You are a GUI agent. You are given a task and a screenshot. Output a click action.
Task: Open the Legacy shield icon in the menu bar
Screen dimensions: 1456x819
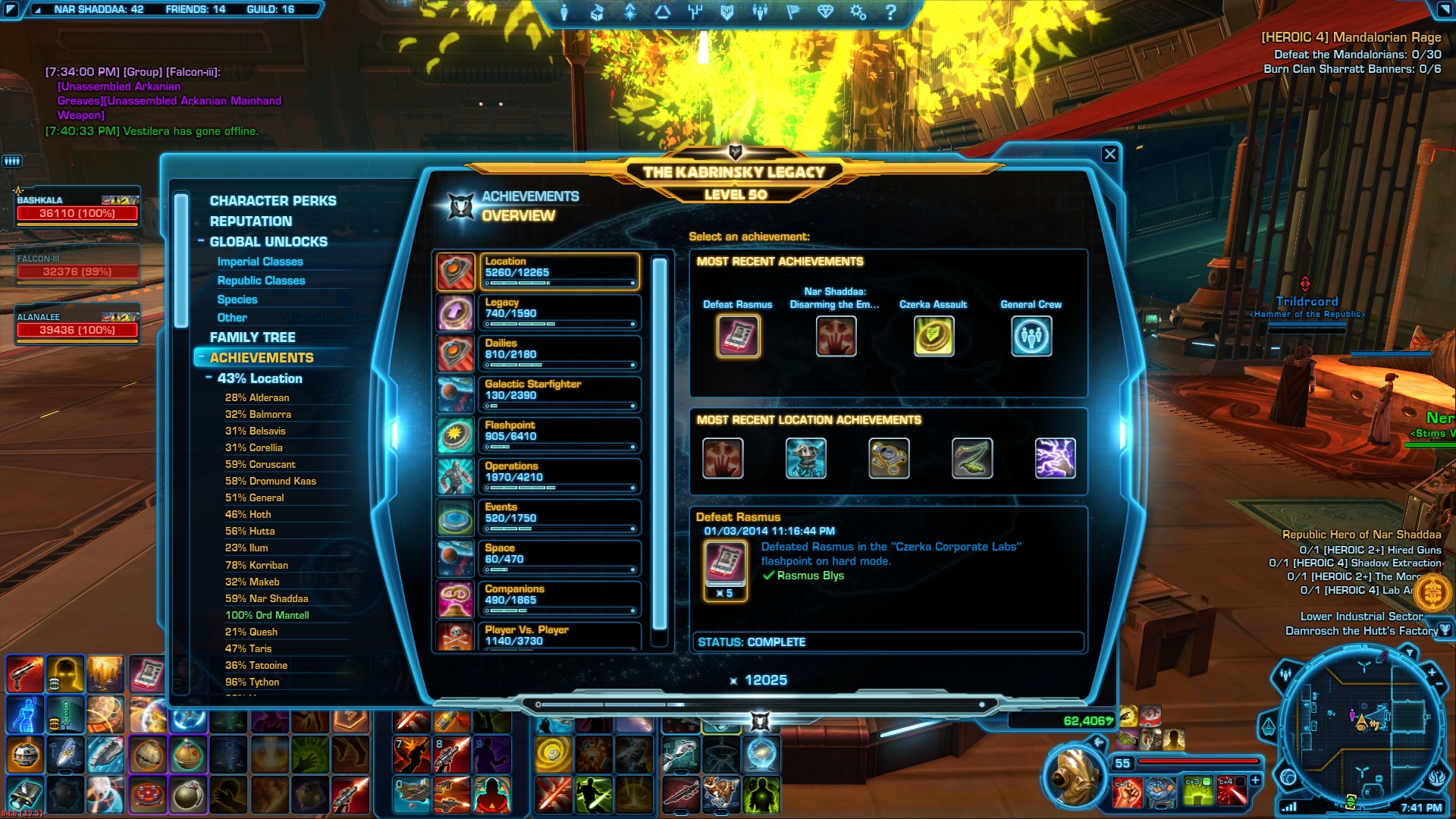[726, 11]
